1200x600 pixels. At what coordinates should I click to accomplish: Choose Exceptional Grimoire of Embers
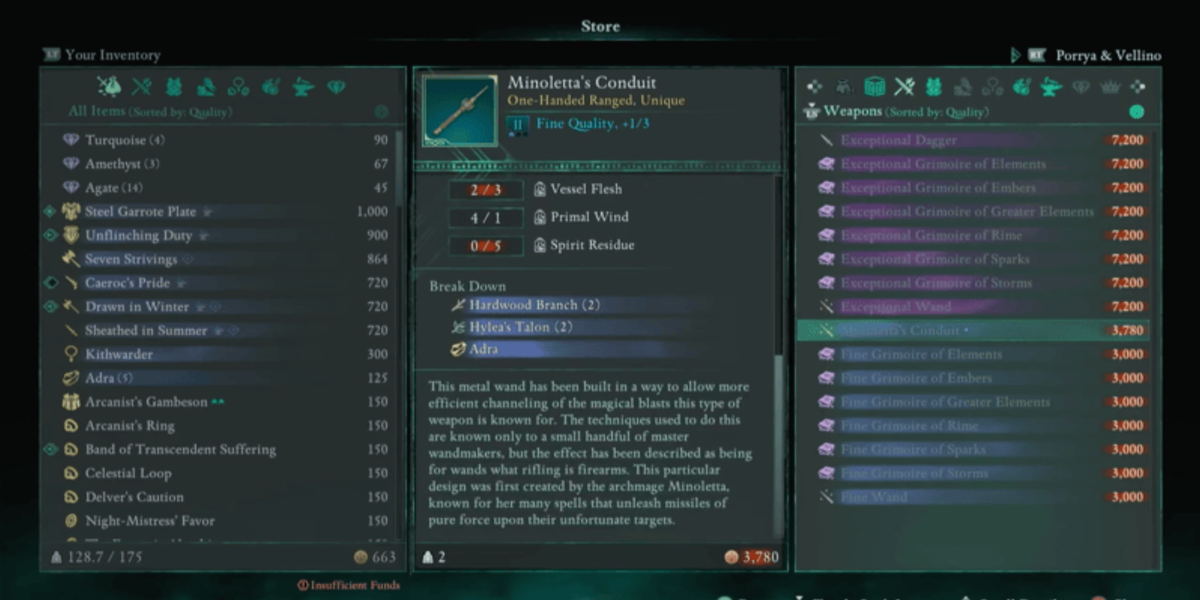coord(938,188)
